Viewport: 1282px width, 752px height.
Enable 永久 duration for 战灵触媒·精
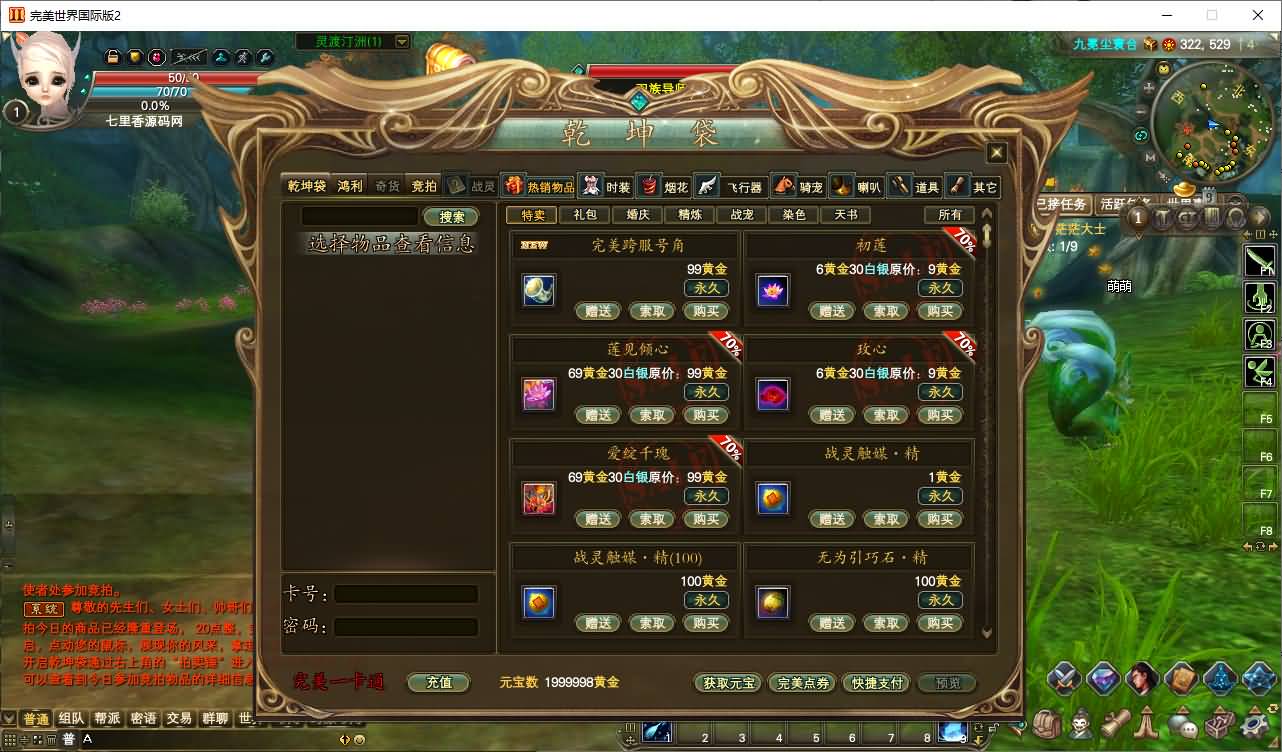coord(940,495)
